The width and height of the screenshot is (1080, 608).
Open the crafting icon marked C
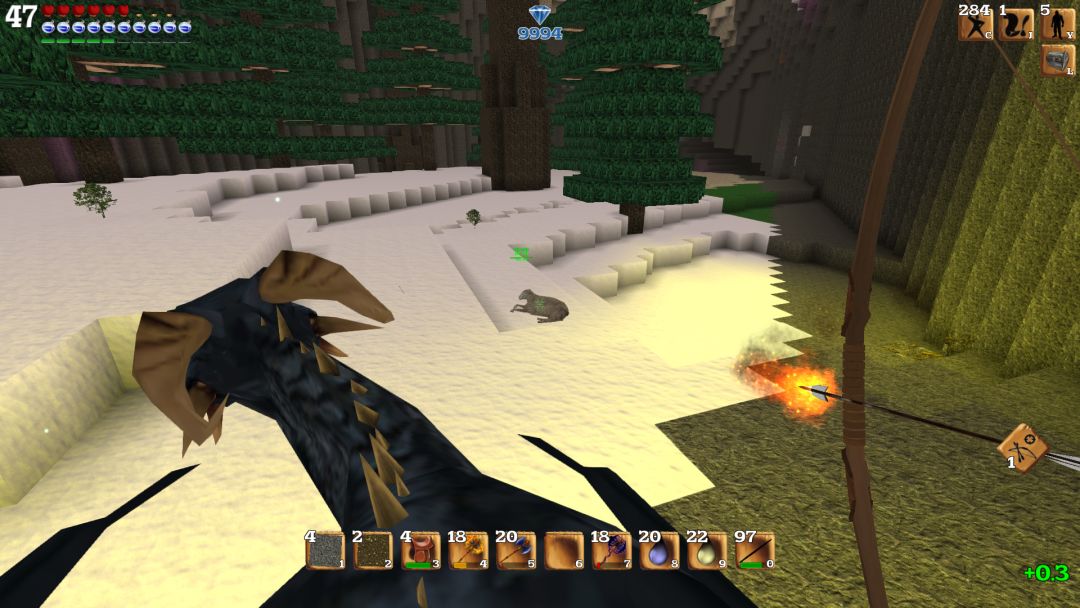point(975,25)
